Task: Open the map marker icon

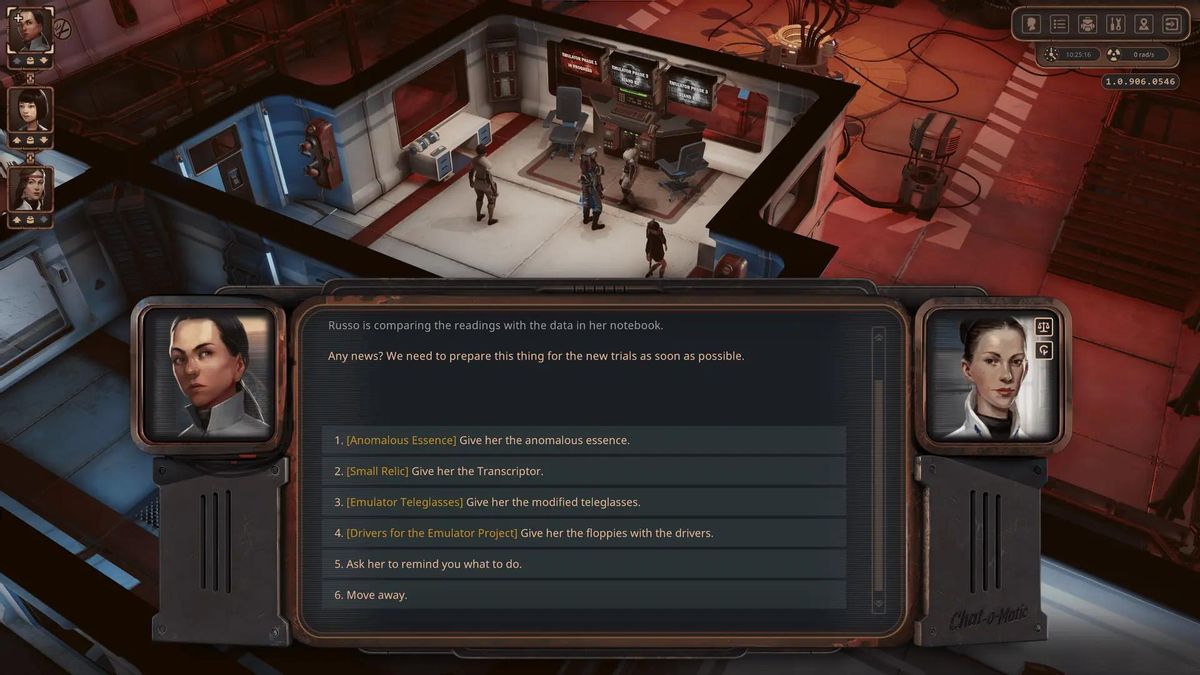Action: (1144, 24)
